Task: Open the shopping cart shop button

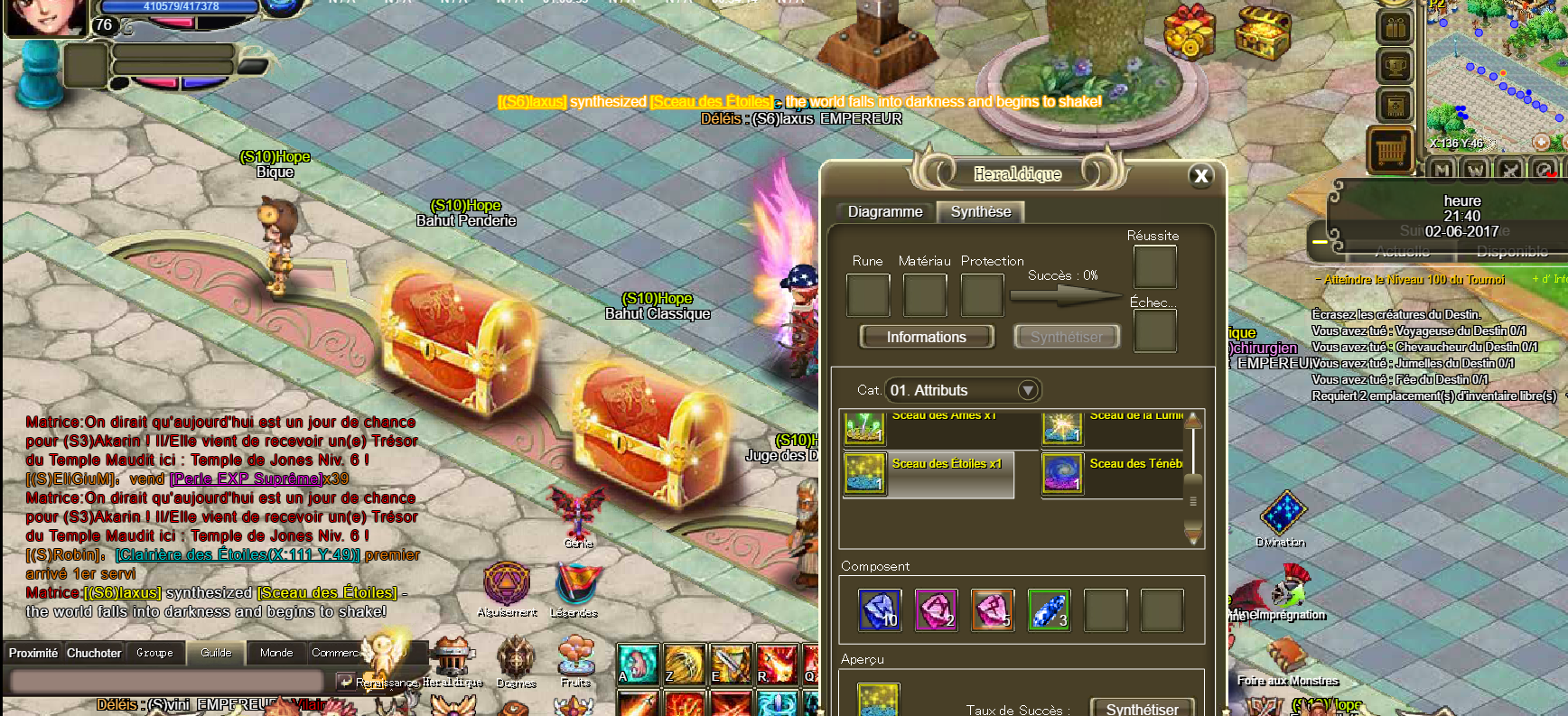Action: pos(1393,150)
